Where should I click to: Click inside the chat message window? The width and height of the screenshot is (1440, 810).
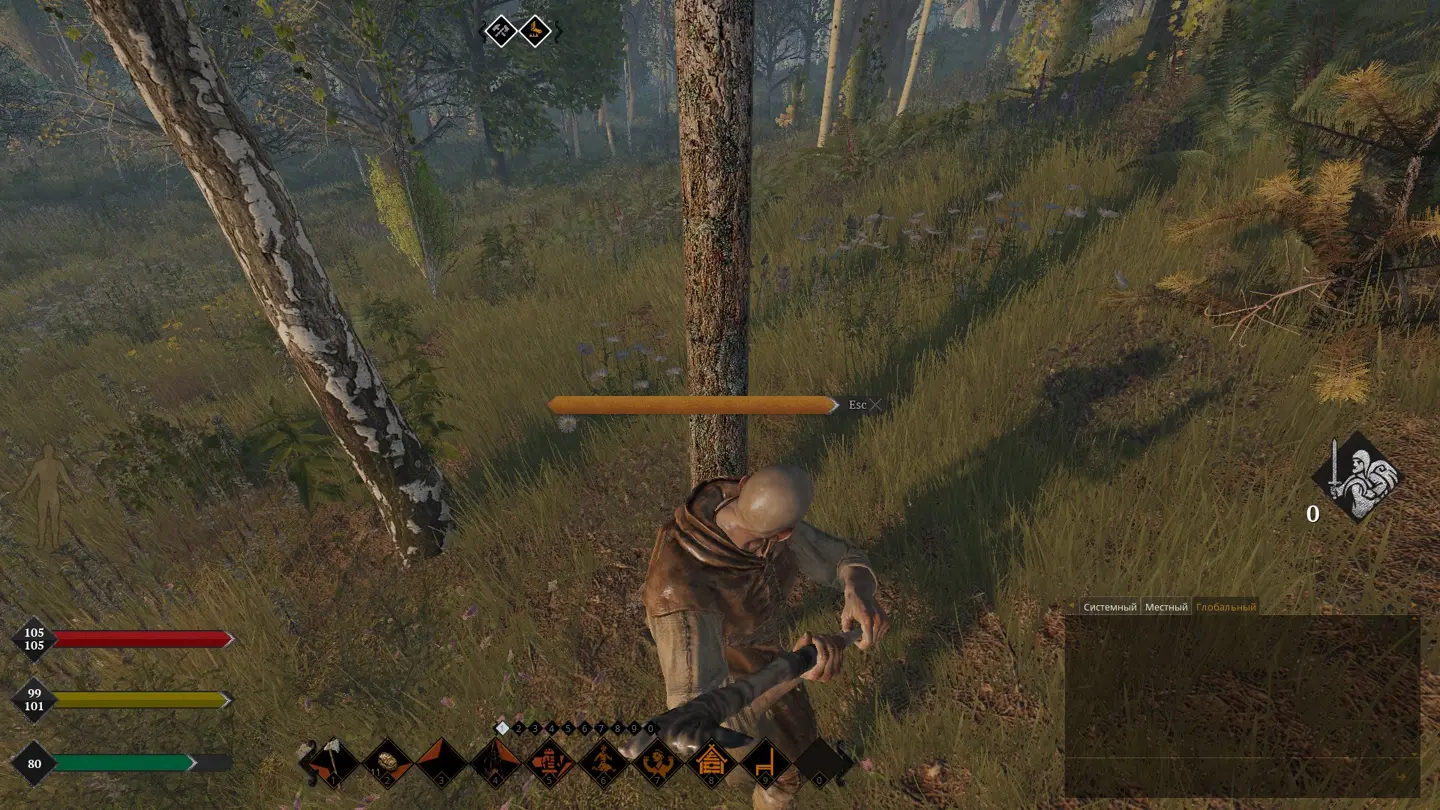pos(1241,700)
